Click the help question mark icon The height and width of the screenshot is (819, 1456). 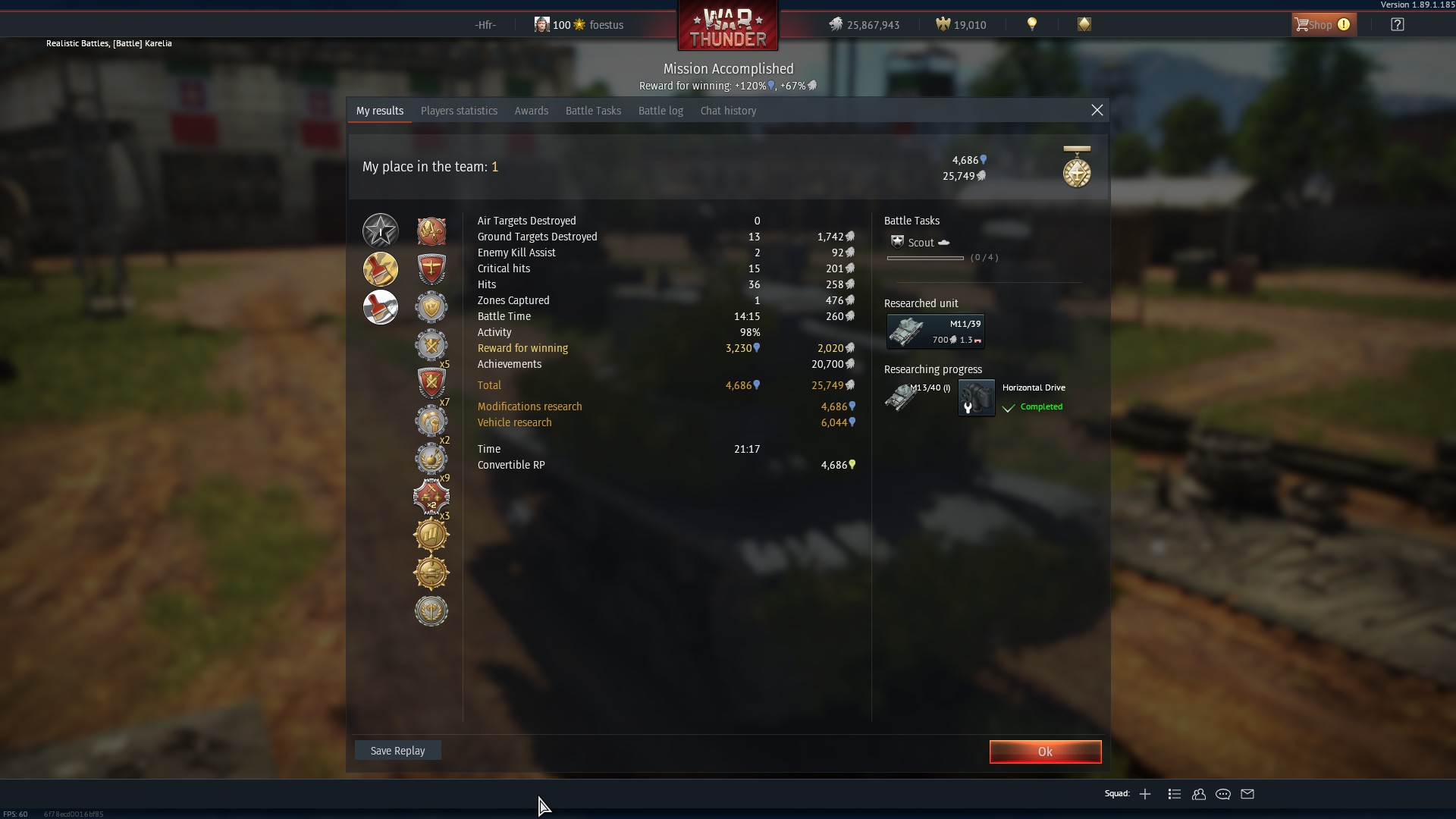1397,24
